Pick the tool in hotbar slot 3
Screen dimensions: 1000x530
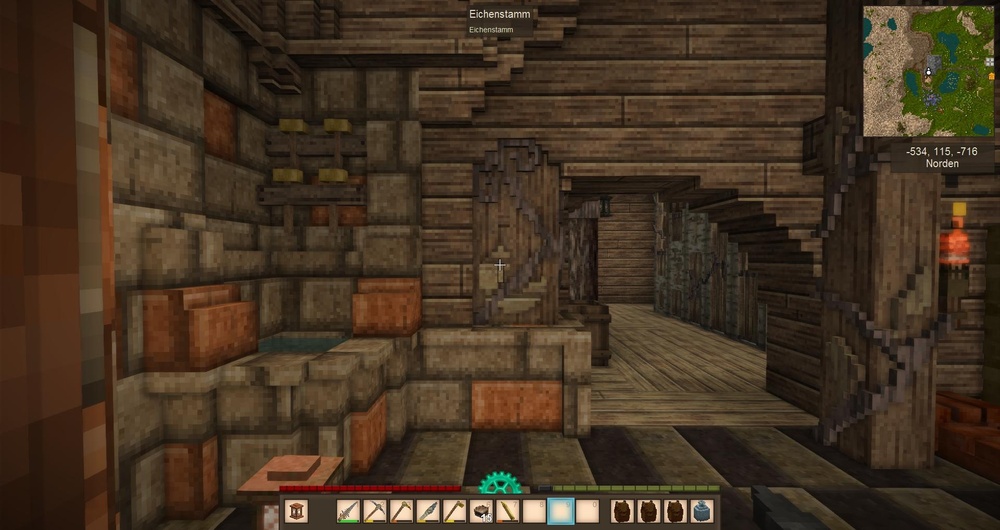pos(401,512)
